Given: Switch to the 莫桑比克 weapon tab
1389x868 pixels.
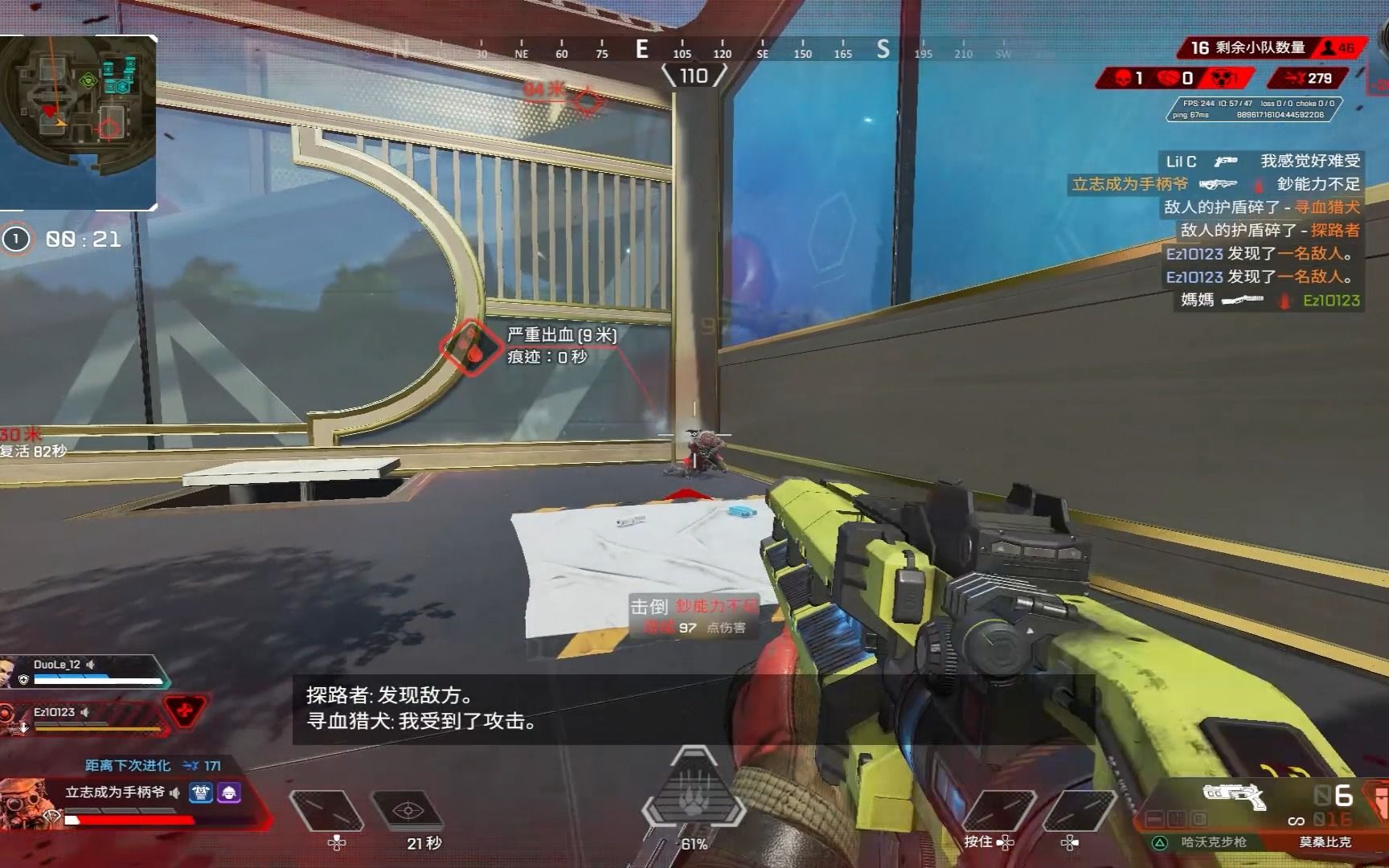Looking at the screenshot, I should coord(1325,842).
